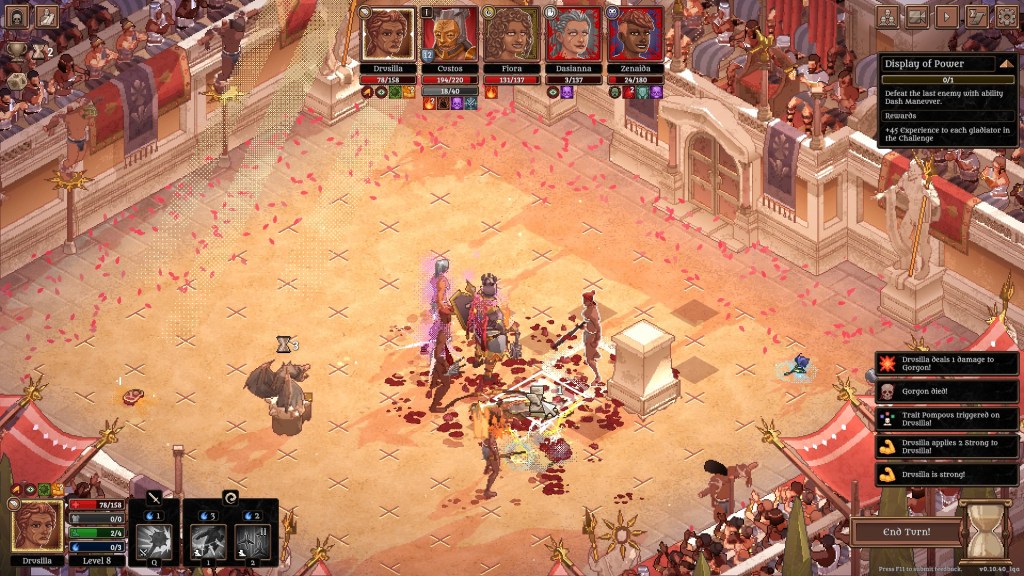This screenshot has width=1024, height=576.
Task: Activate the mace strike basic attack ability
Action: click(x=155, y=542)
